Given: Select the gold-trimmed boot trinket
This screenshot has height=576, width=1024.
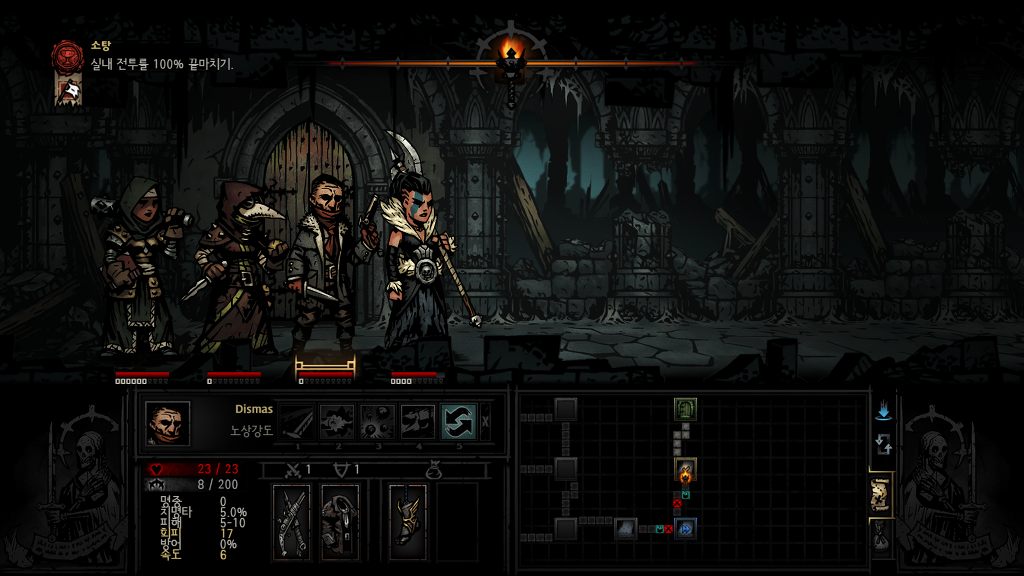Looking at the screenshot, I should (x=408, y=521).
